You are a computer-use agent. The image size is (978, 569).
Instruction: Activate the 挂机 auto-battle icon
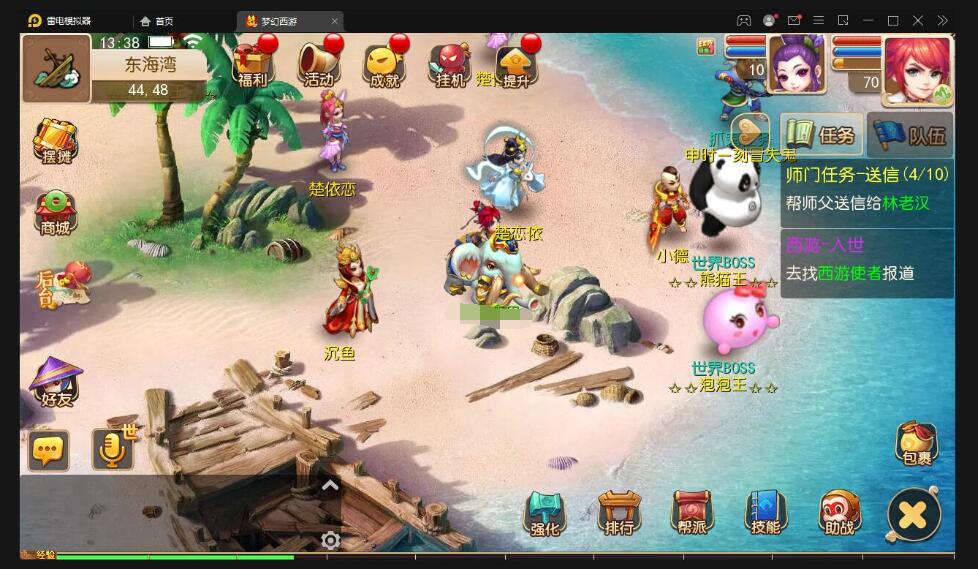(450, 63)
